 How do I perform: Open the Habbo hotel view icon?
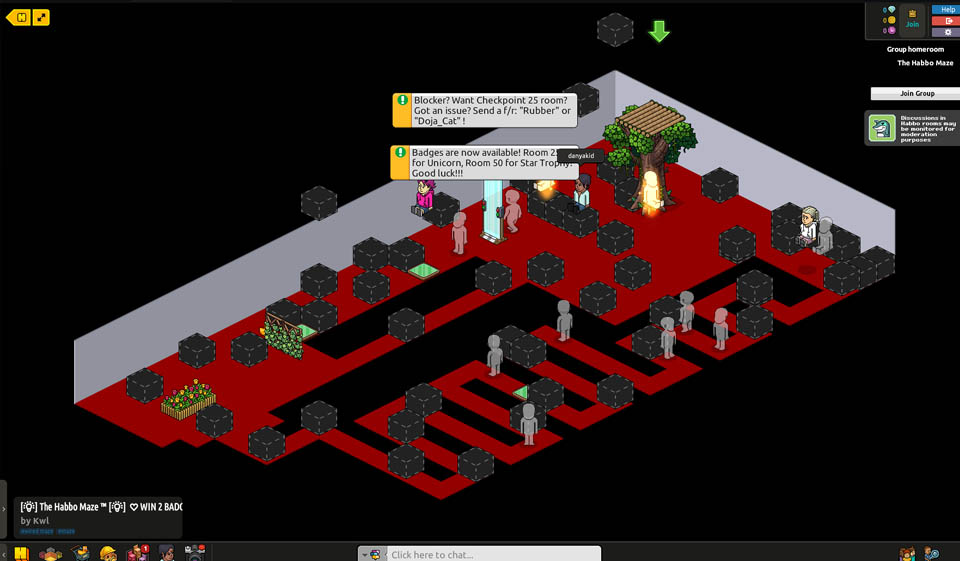(x=21, y=553)
